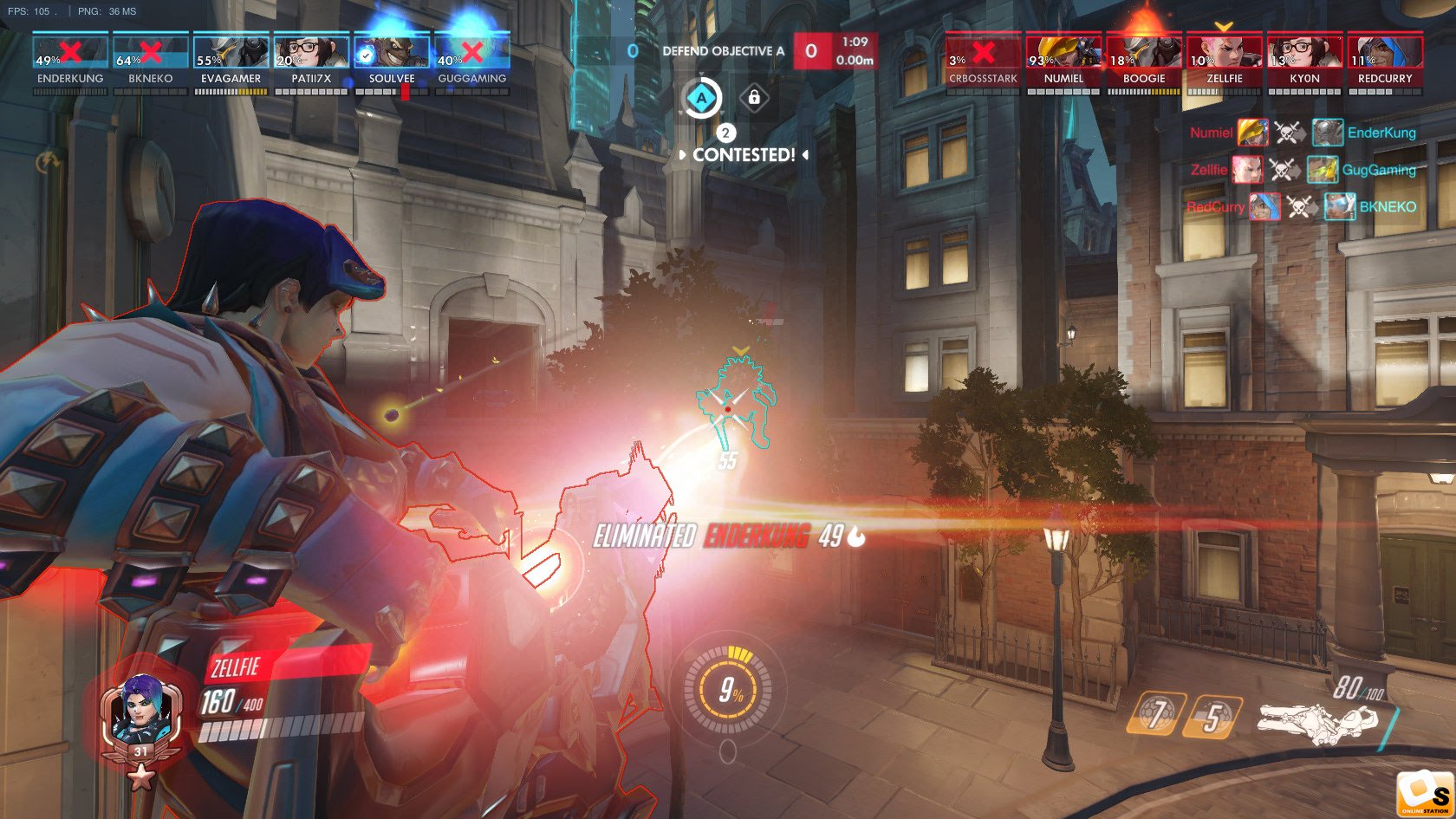Viewport: 1456px width, 819px height.
Task: Select the locked second objective icon
Action: point(754,98)
